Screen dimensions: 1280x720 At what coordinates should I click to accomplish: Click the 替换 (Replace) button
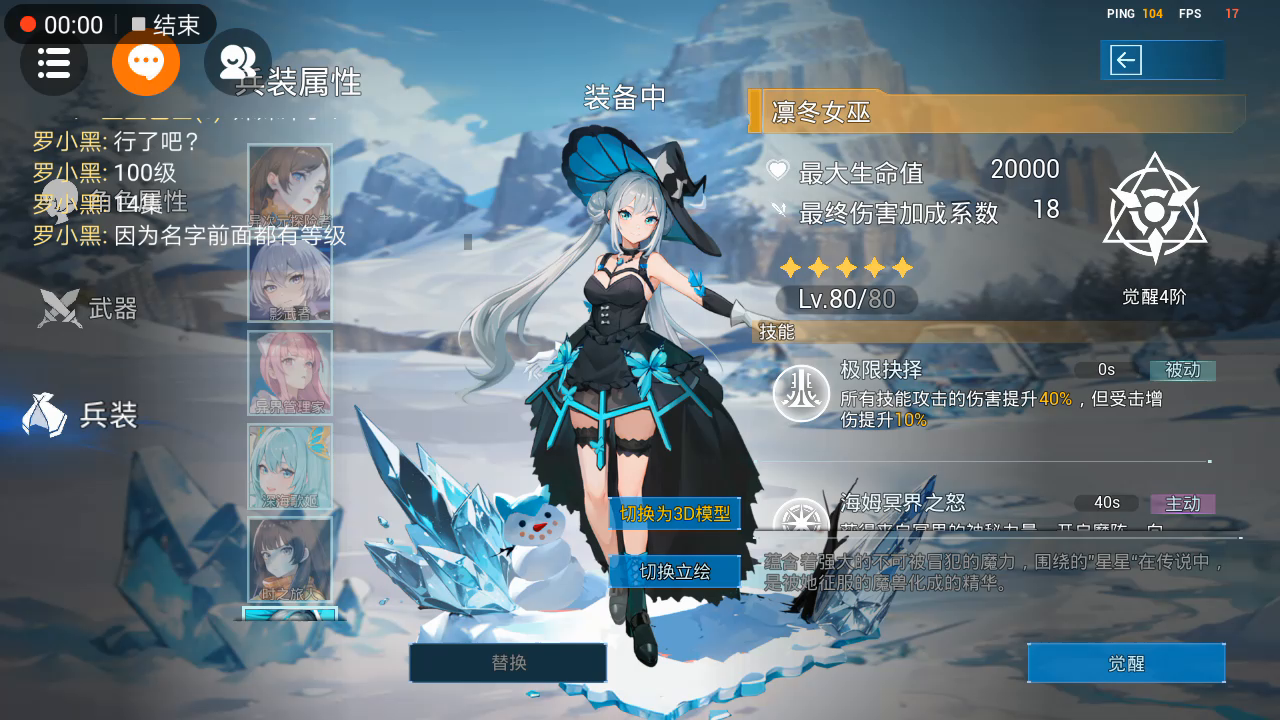(508, 662)
